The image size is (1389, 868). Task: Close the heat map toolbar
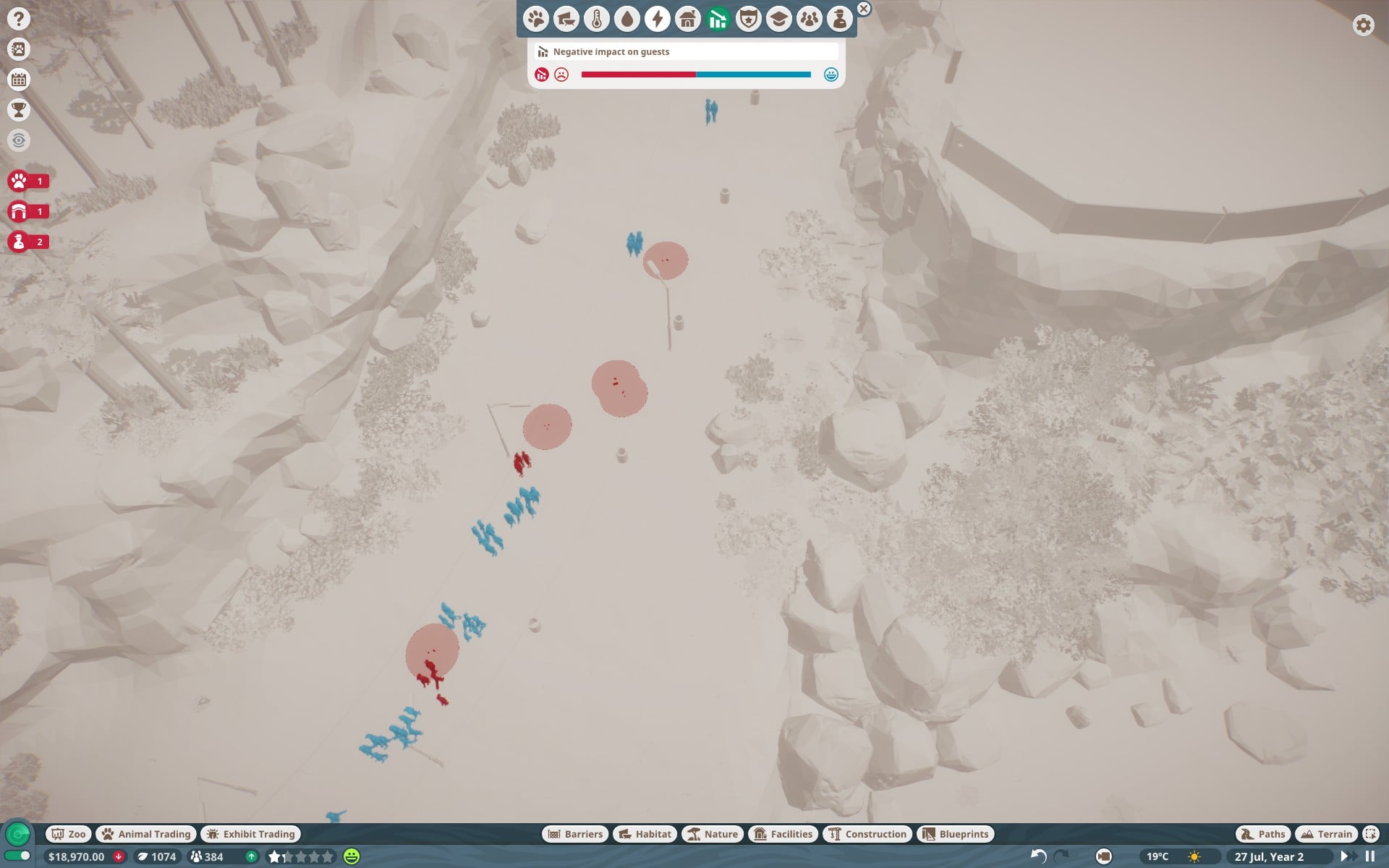pyautogui.click(x=864, y=9)
